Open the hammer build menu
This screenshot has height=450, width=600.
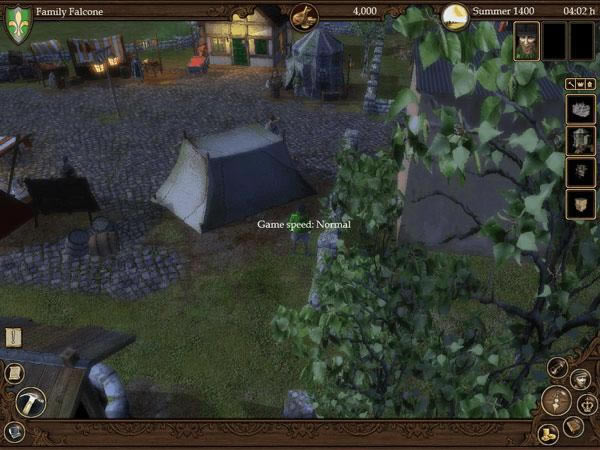(31, 402)
